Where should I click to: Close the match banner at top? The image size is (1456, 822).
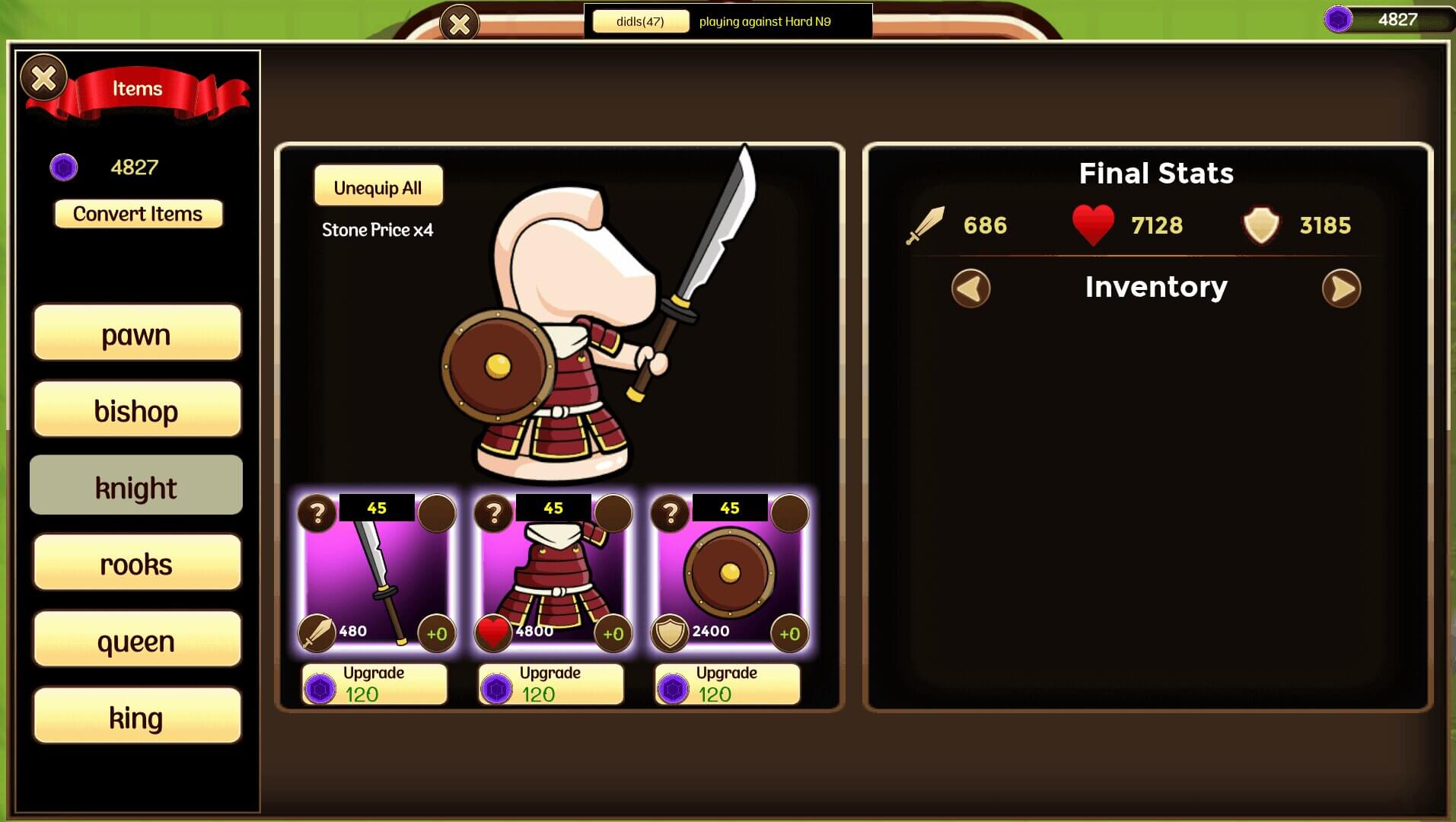[x=460, y=24]
